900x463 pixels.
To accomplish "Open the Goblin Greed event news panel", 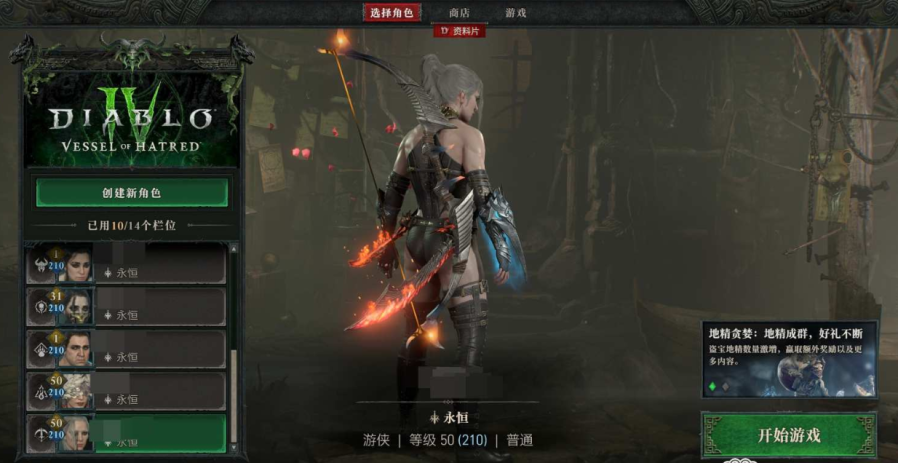I will pyautogui.click(x=789, y=359).
